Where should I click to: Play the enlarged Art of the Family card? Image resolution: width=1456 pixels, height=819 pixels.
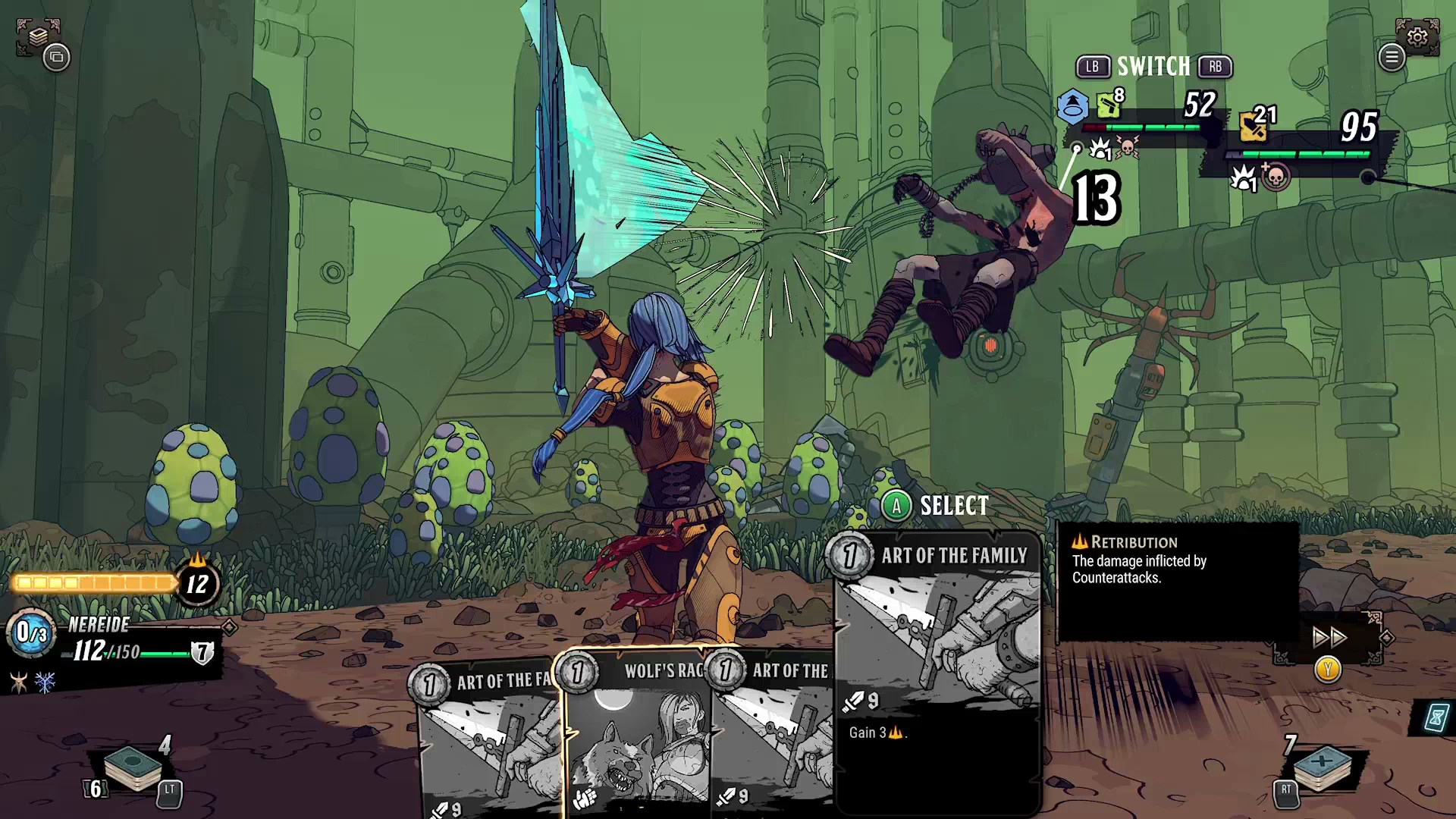point(937,667)
